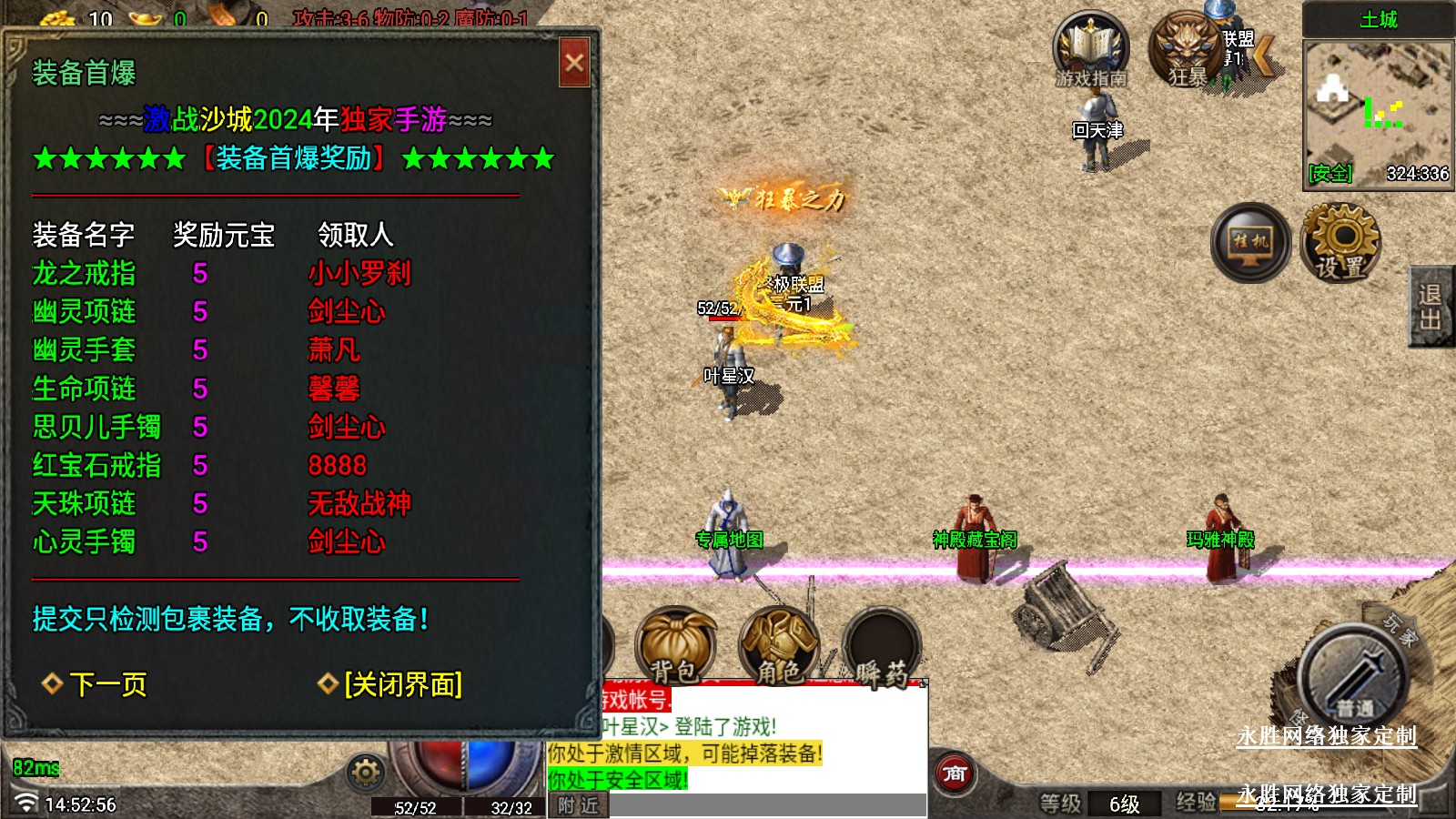Select the 心灵手镯 reward row
Image resolution: width=1456 pixels, height=819 pixels.
(84, 542)
